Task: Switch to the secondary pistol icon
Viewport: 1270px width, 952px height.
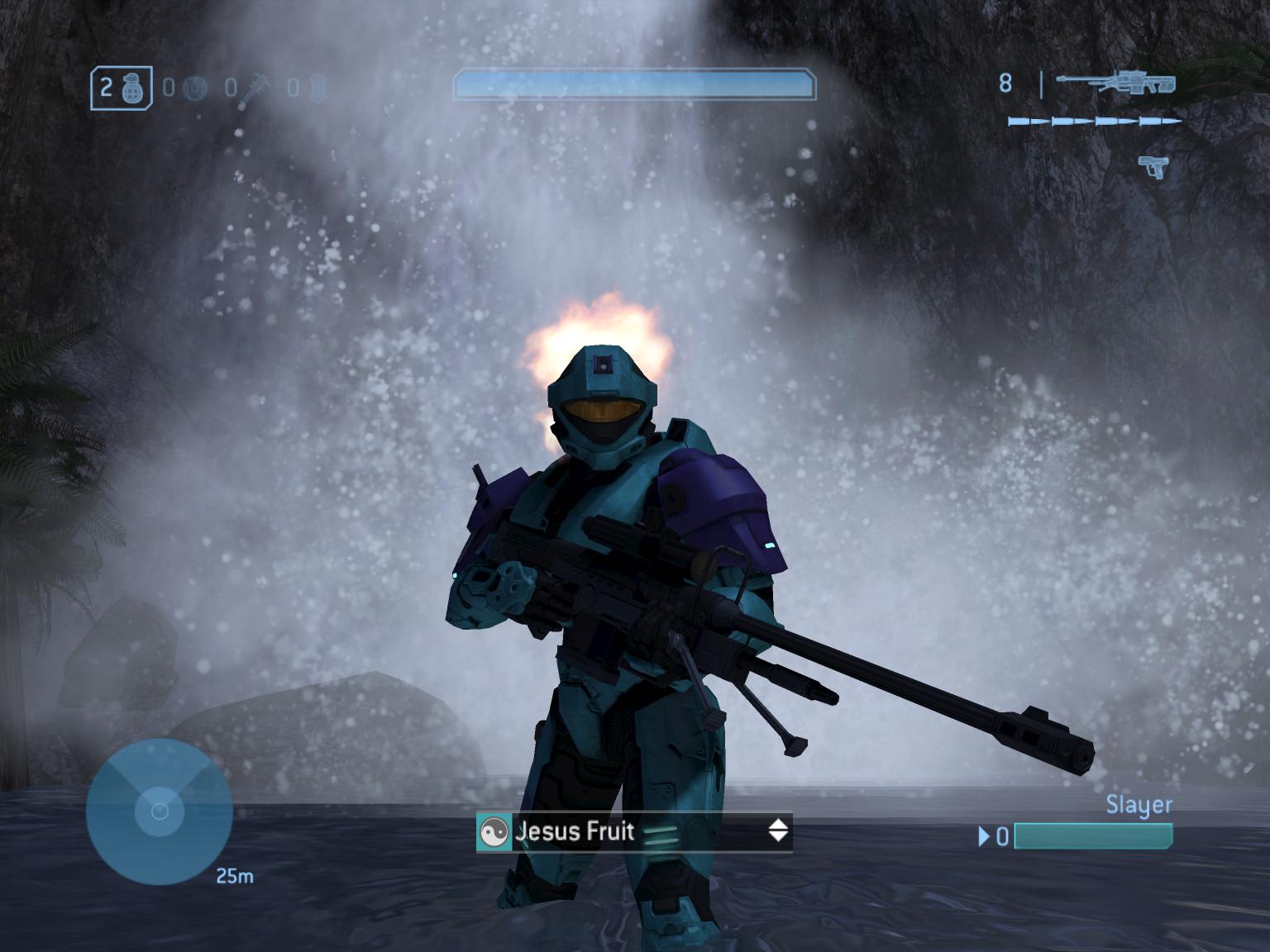Action: 1153,165
